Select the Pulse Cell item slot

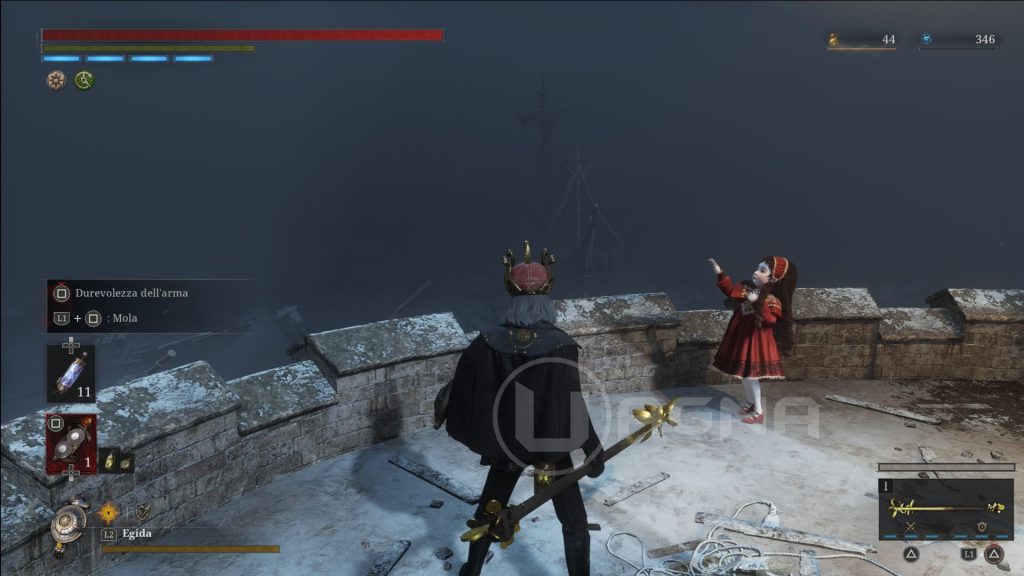click(x=71, y=372)
